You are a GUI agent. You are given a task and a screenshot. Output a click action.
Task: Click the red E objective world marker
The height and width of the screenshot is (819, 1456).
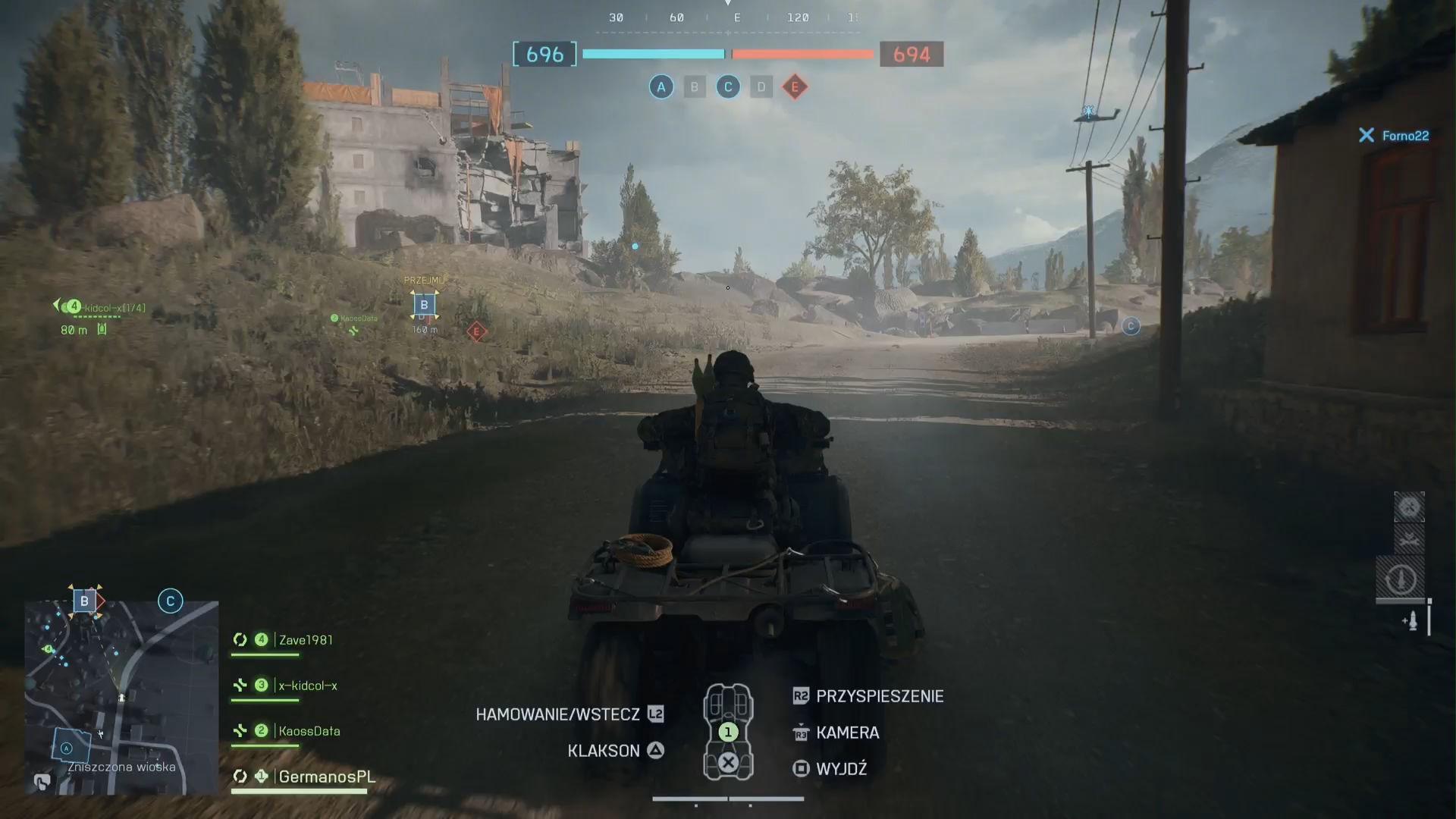coord(476,331)
